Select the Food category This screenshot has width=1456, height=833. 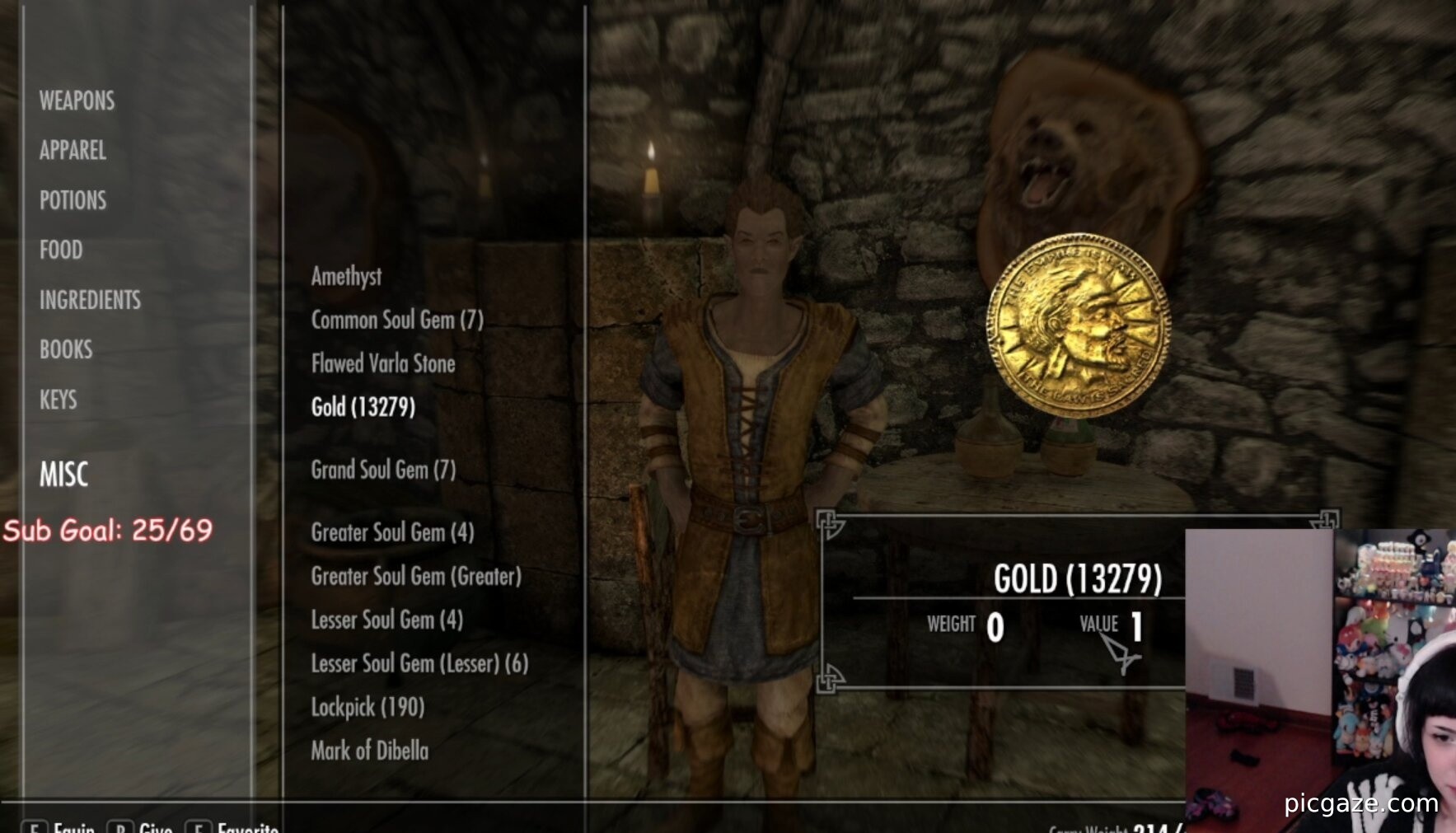61,250
